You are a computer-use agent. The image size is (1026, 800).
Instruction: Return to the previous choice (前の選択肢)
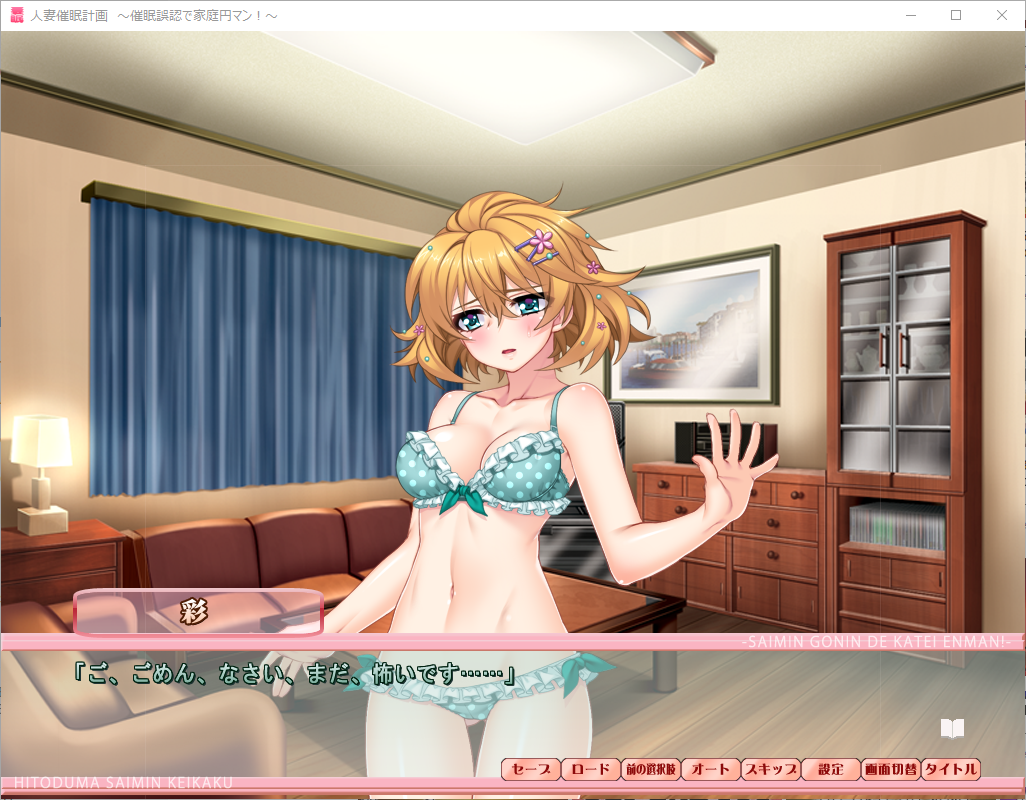pos(650,769)
